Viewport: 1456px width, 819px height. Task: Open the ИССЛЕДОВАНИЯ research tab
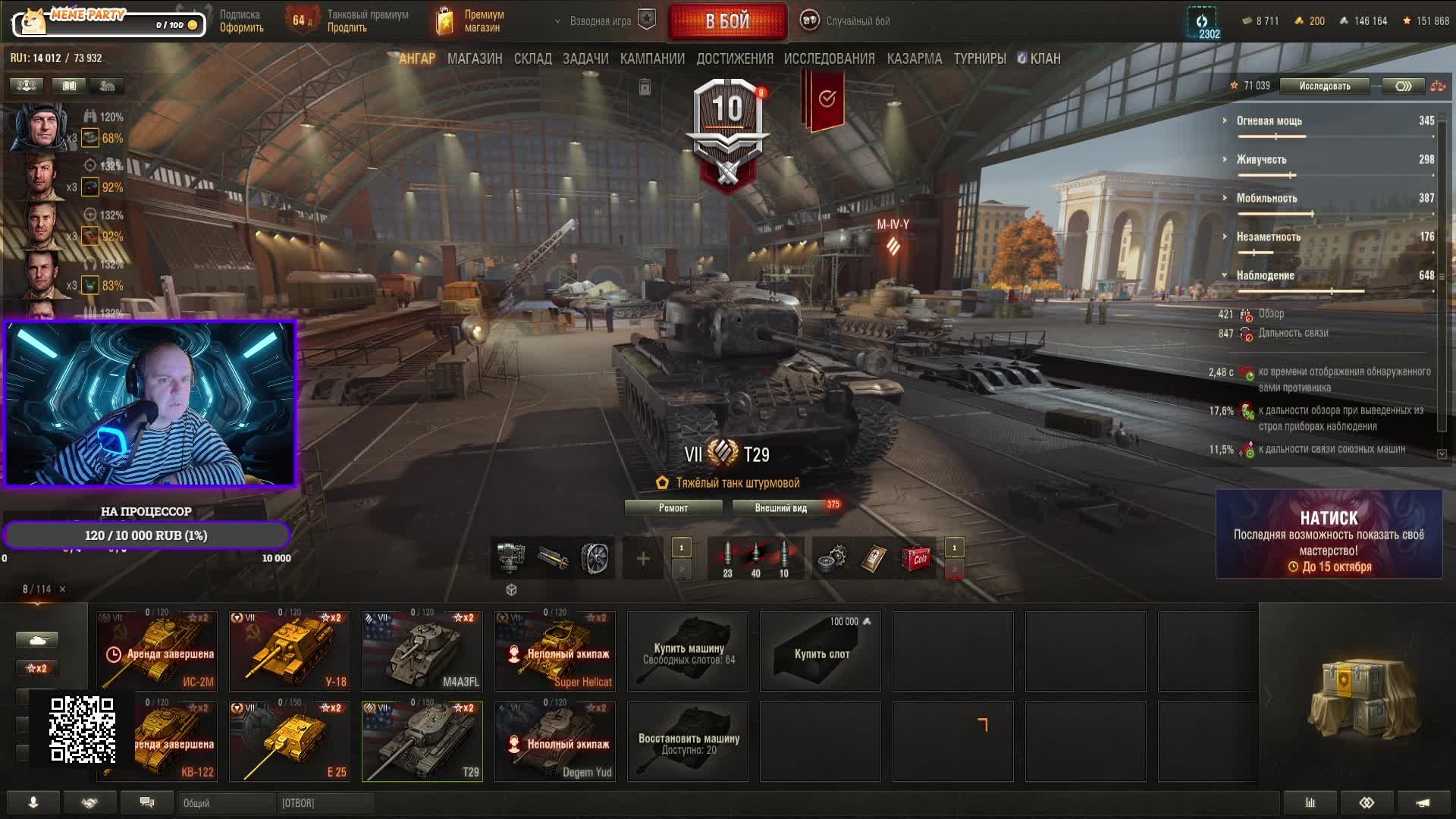point(829,58)
